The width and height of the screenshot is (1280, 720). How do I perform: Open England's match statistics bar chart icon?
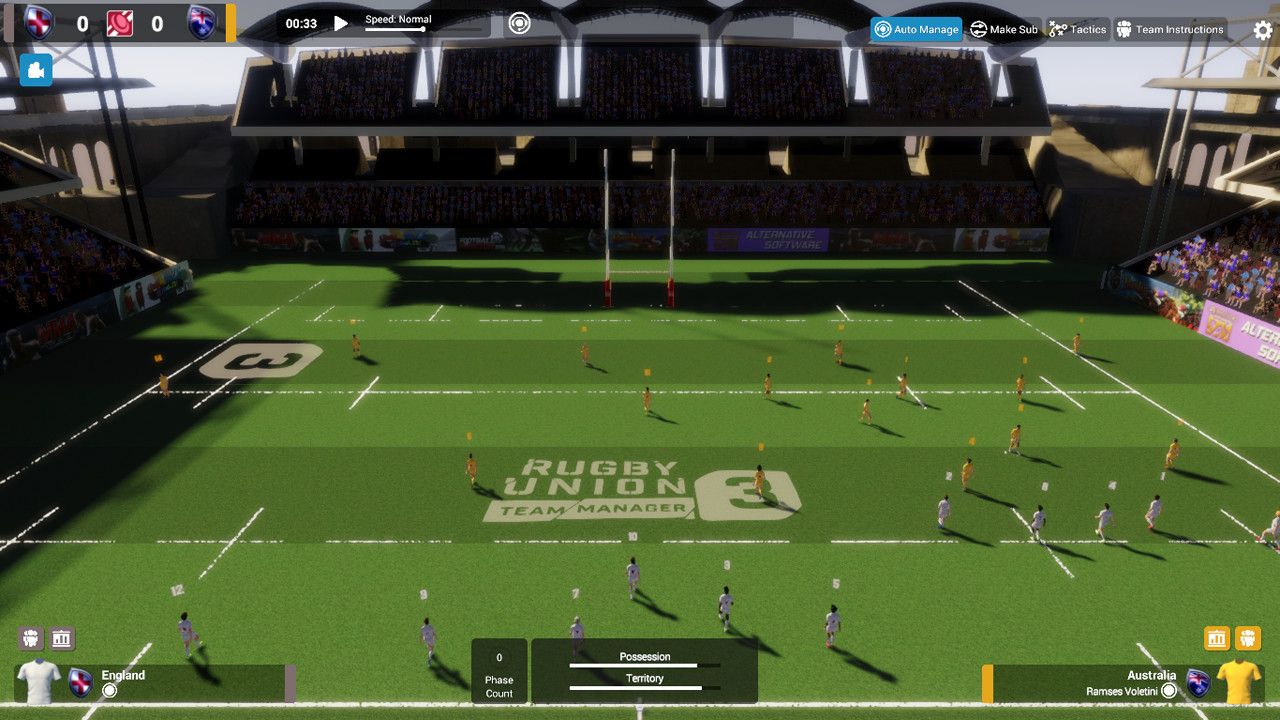[62, 638]
